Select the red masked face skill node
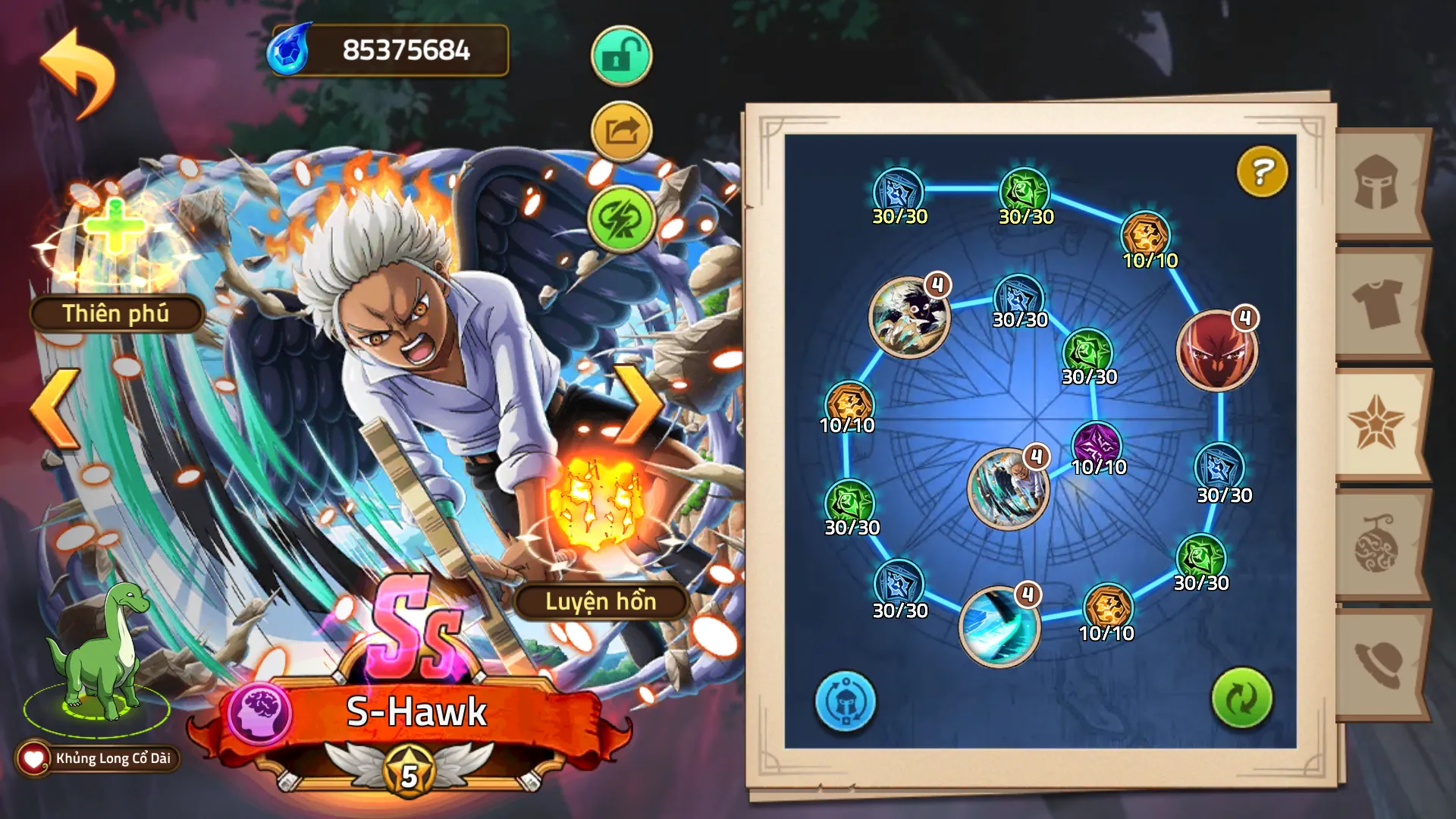 click(x=1216, y=350)
